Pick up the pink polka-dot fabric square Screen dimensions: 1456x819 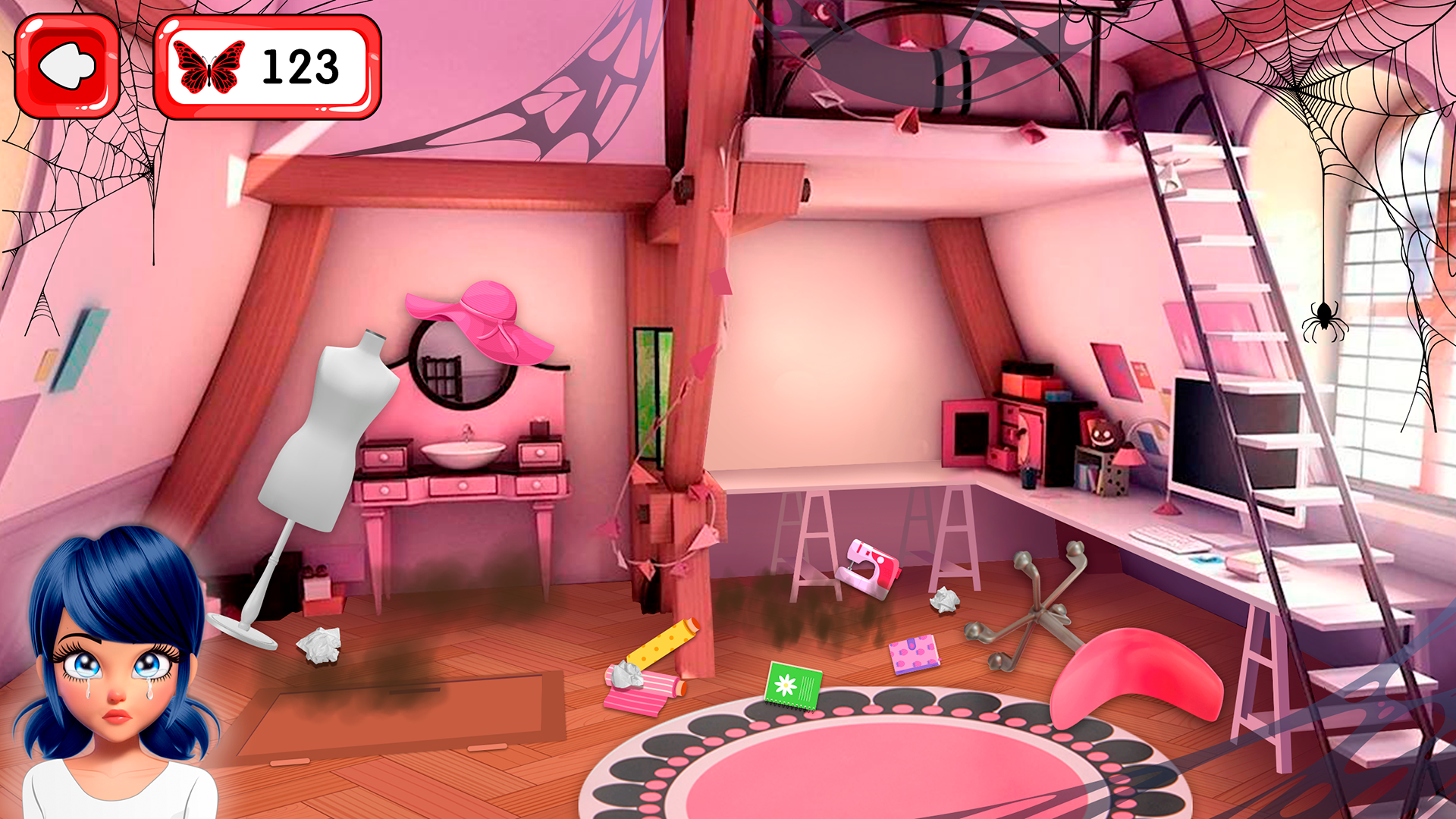click(914, 654)
